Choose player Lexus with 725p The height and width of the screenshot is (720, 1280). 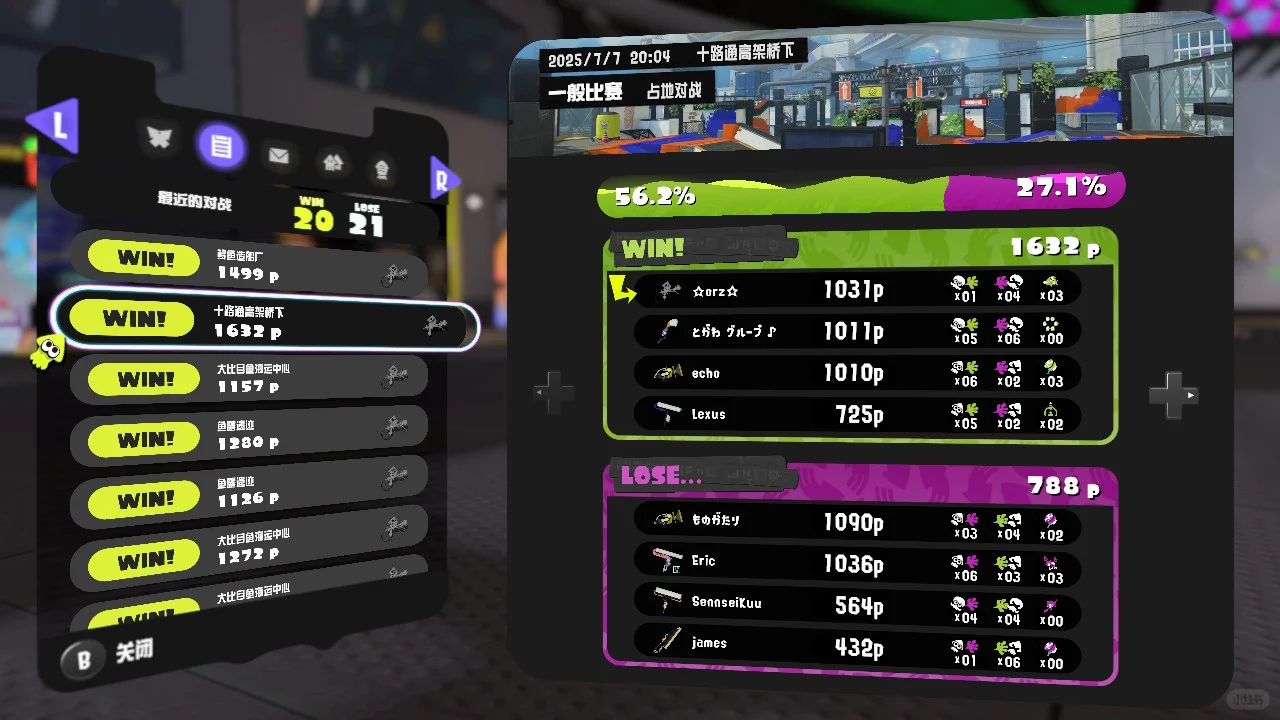[x=856, y=414]
